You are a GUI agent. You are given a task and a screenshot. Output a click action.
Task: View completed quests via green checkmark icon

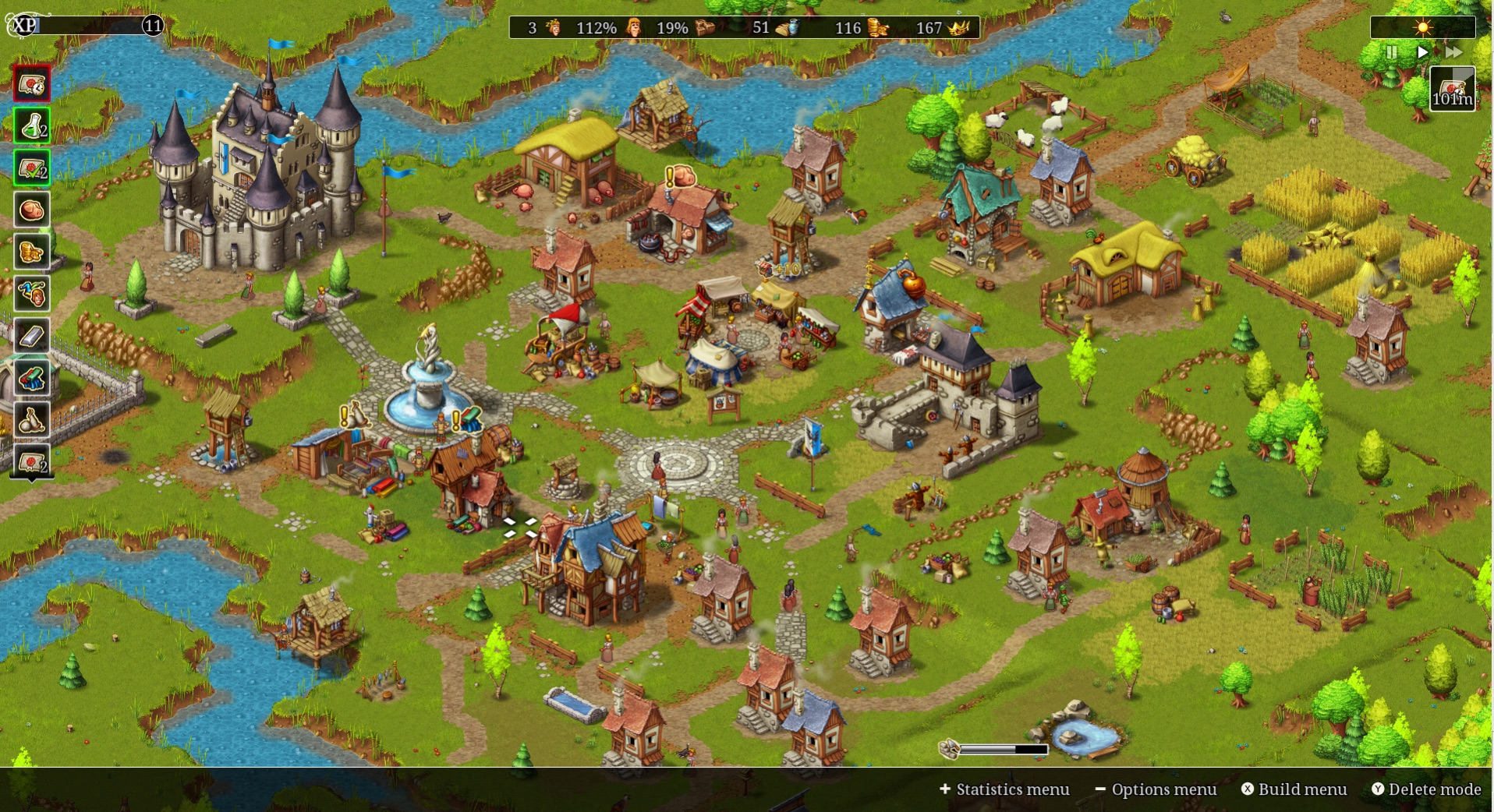(x=31, y=168)
